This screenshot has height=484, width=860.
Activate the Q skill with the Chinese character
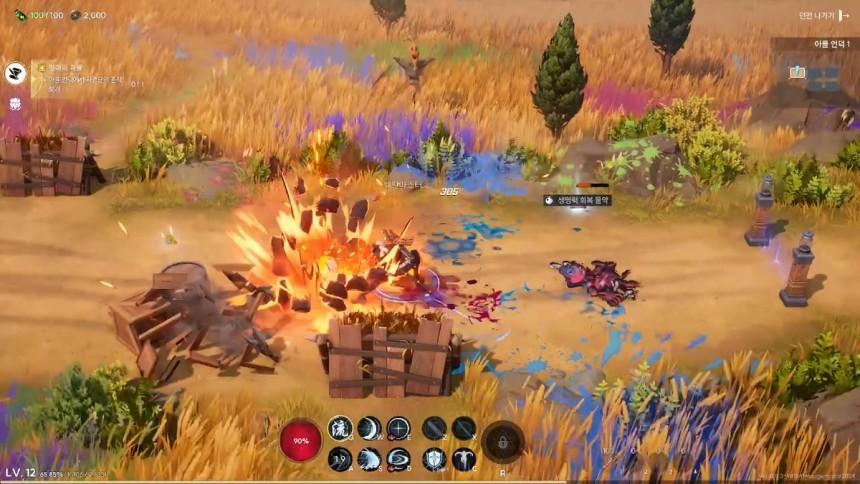coord(340,428)
